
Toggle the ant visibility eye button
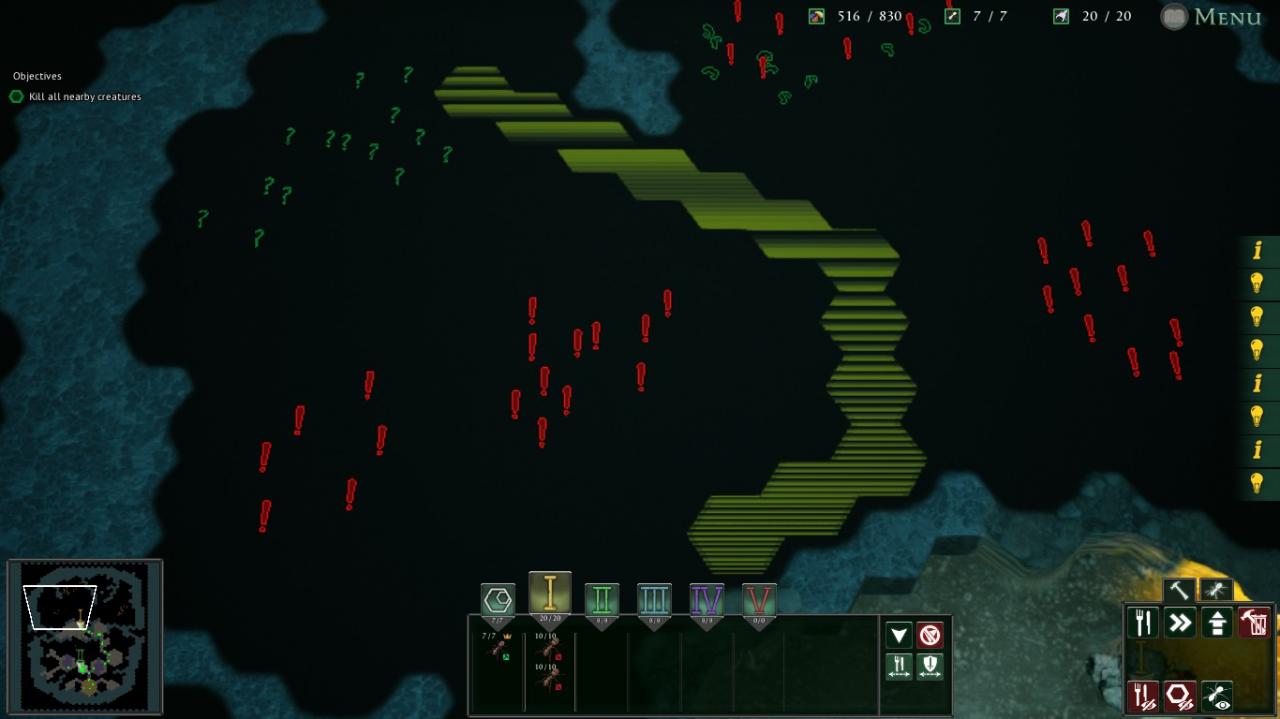click(1217, 696)
